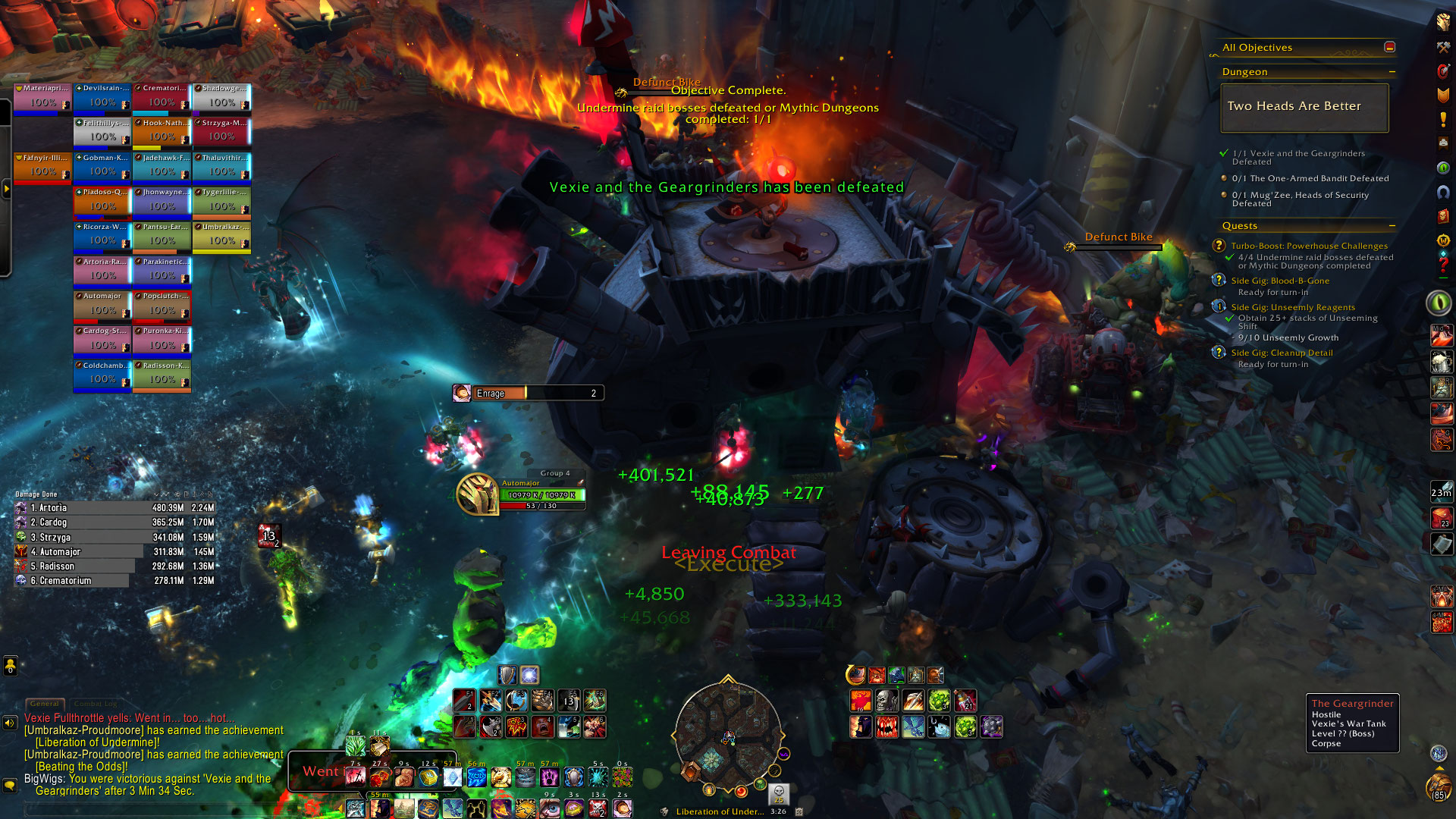Switch to the General chat tab
1456x819 pixels.
[45, 704]
